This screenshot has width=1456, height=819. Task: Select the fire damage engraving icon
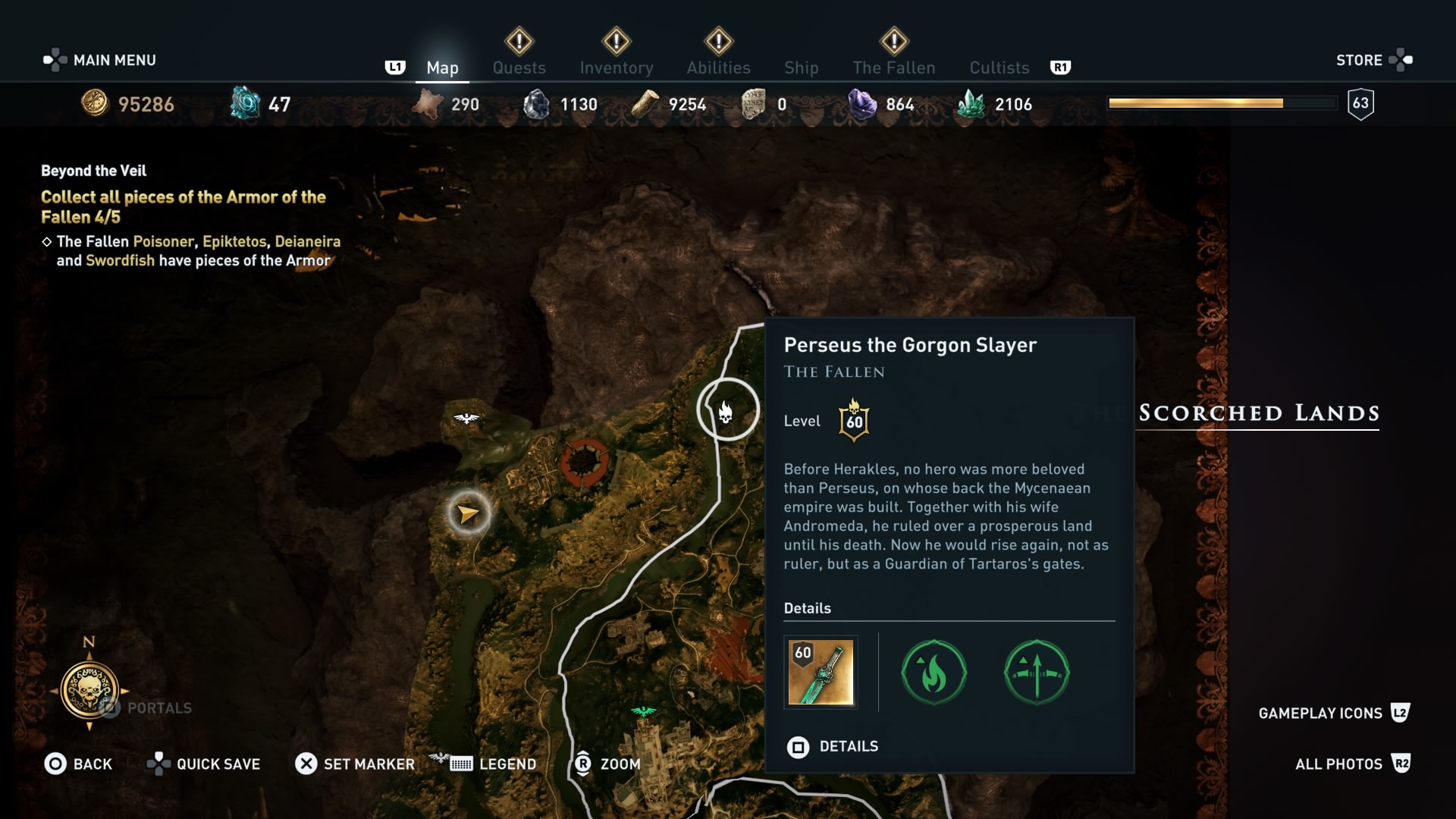(934, 673)
